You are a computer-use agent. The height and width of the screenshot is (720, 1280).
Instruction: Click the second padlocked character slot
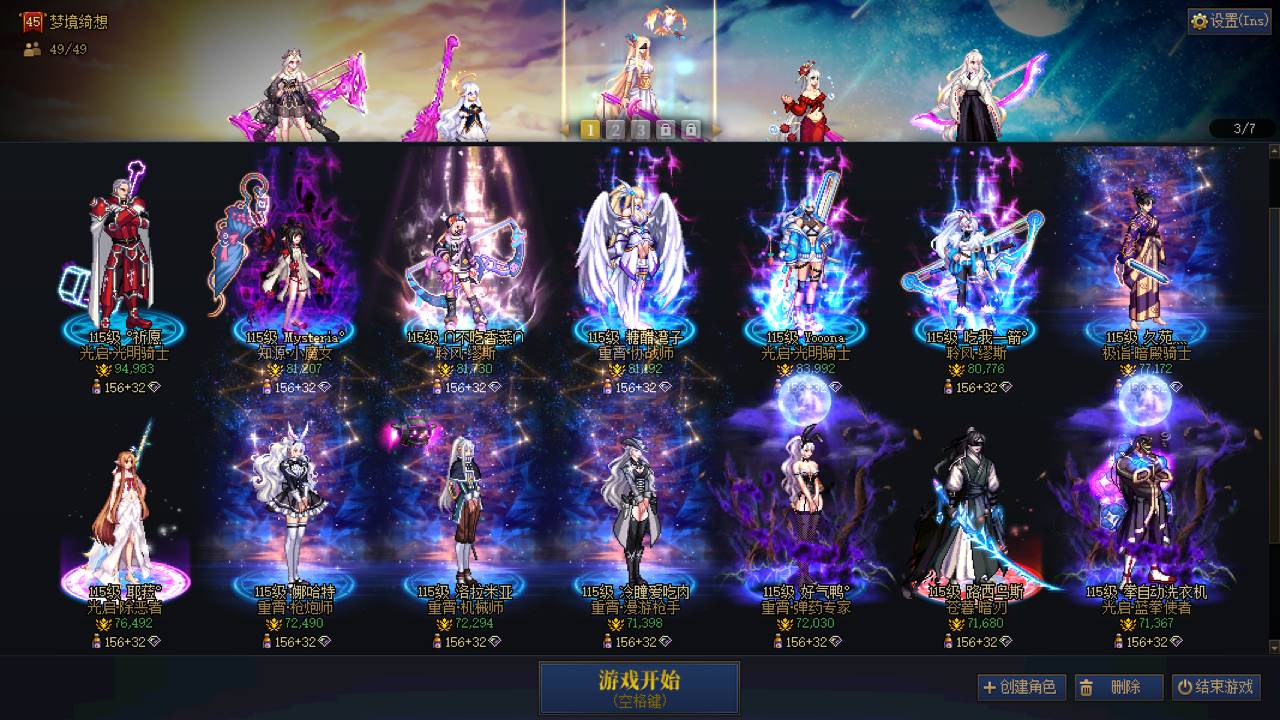(x=691, y=129)
